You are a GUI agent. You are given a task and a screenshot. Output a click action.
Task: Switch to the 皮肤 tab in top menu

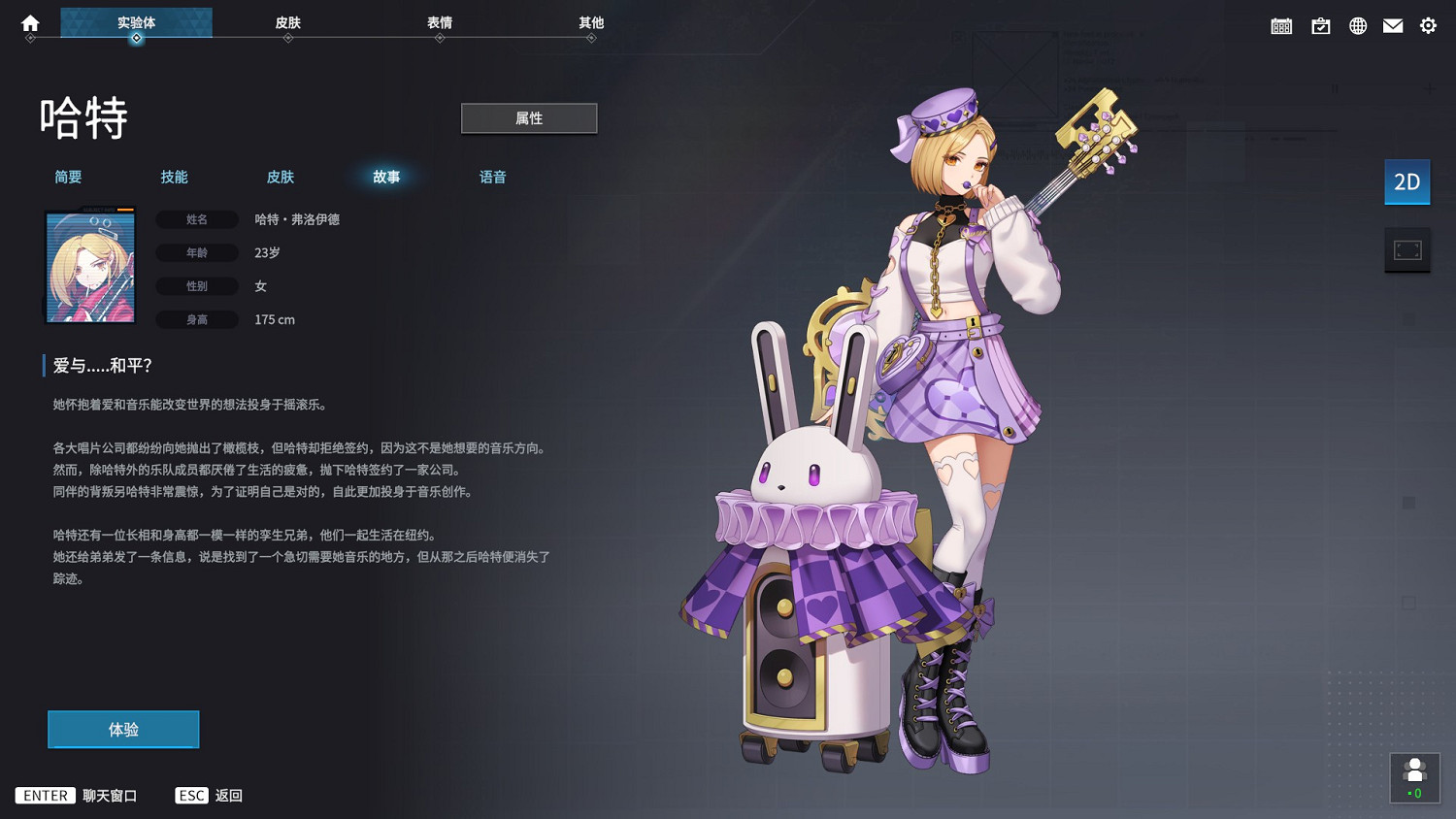tap(287, 22)
